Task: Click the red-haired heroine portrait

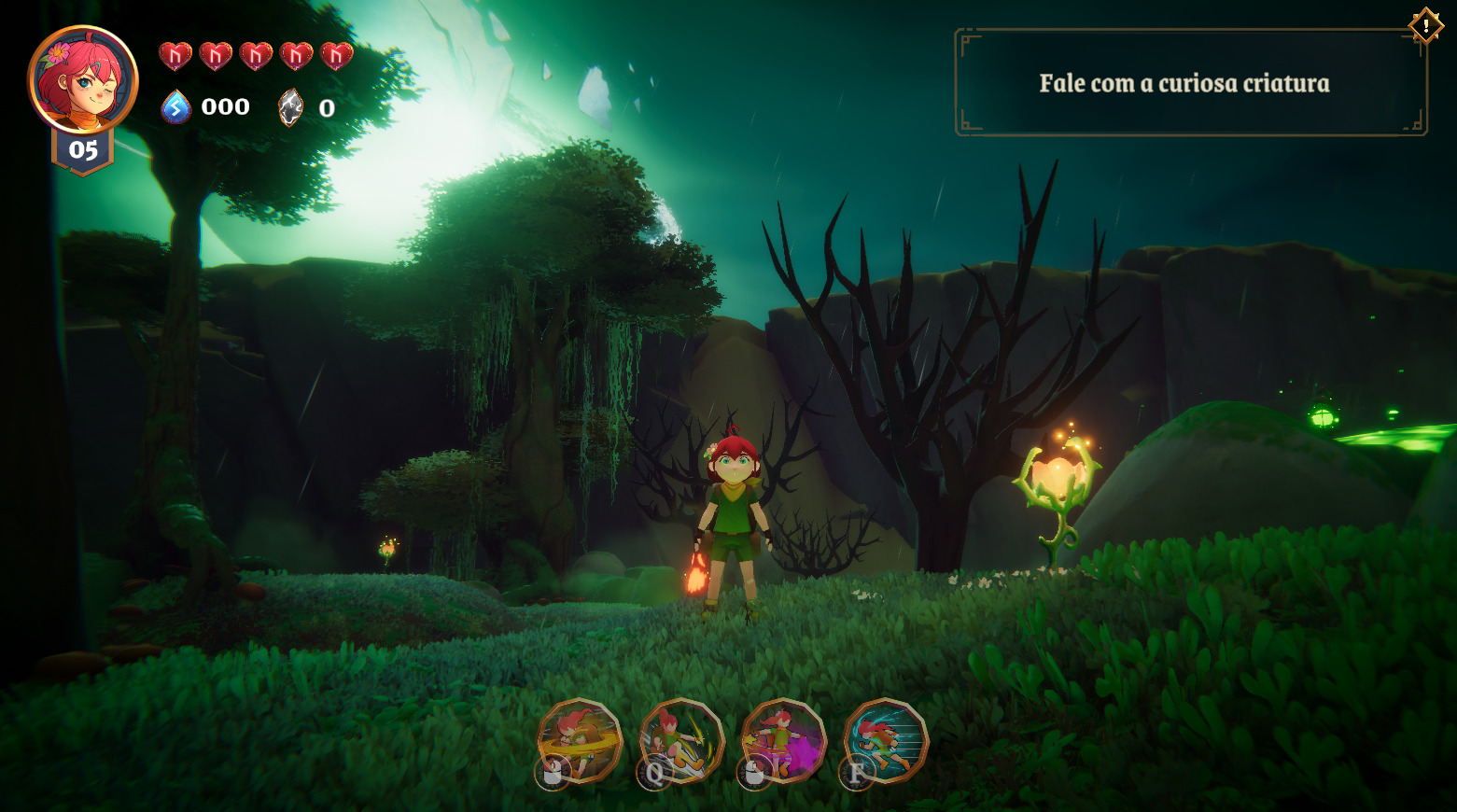Action: tap(83, 80)
